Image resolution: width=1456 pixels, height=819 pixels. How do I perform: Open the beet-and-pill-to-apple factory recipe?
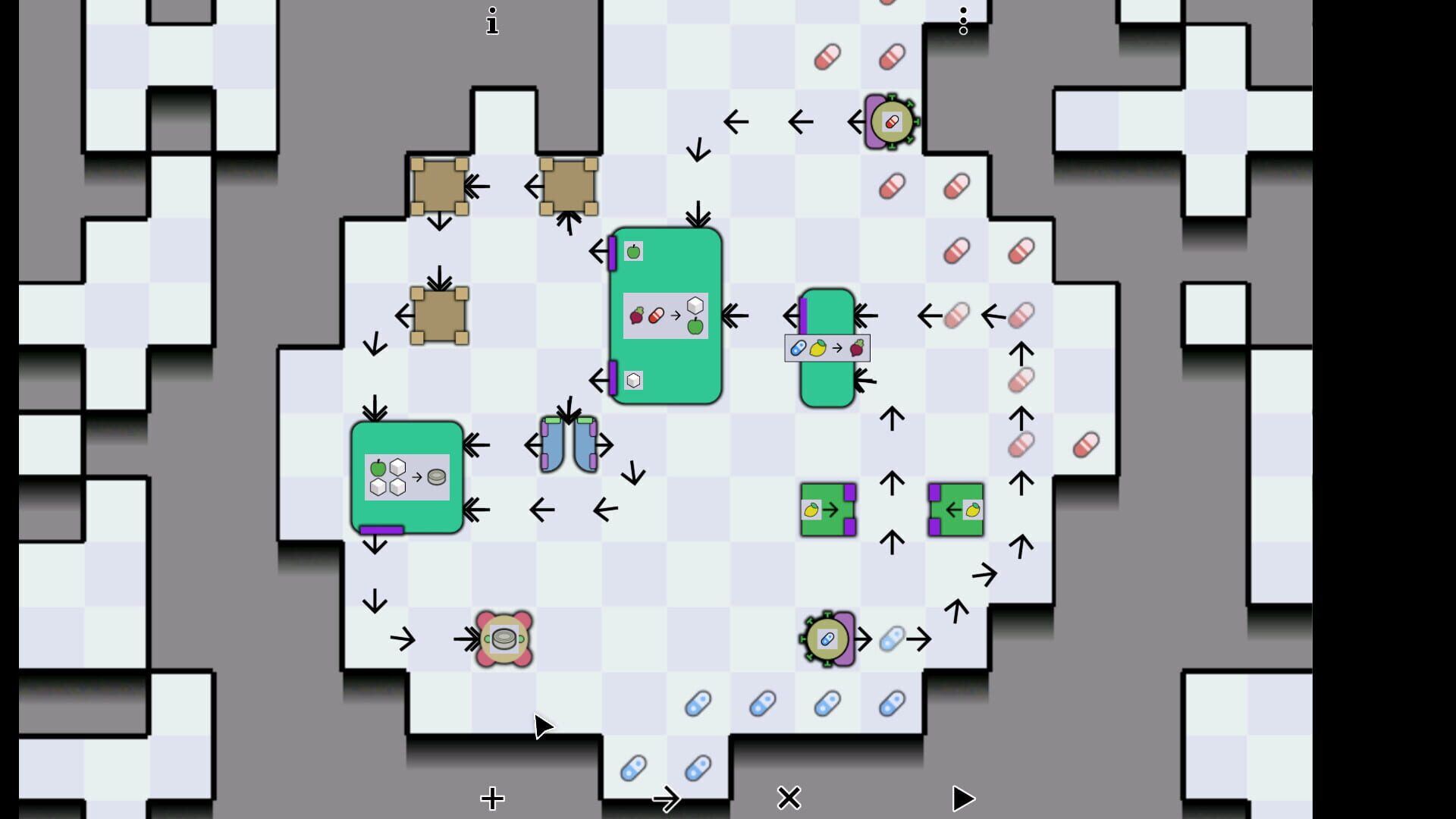pos(666,315)
